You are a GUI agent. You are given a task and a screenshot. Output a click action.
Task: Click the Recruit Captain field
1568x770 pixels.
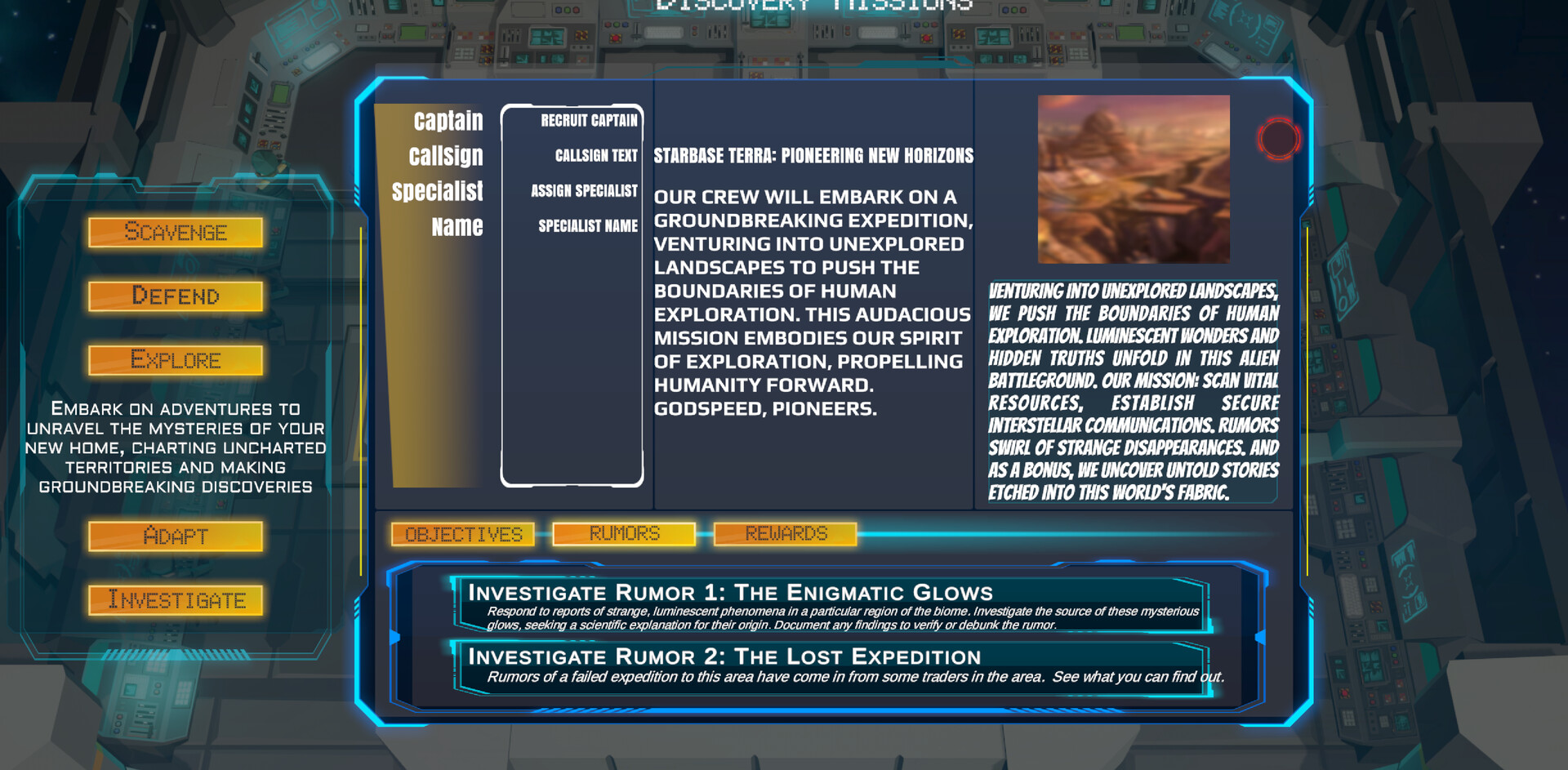(589, 121)
